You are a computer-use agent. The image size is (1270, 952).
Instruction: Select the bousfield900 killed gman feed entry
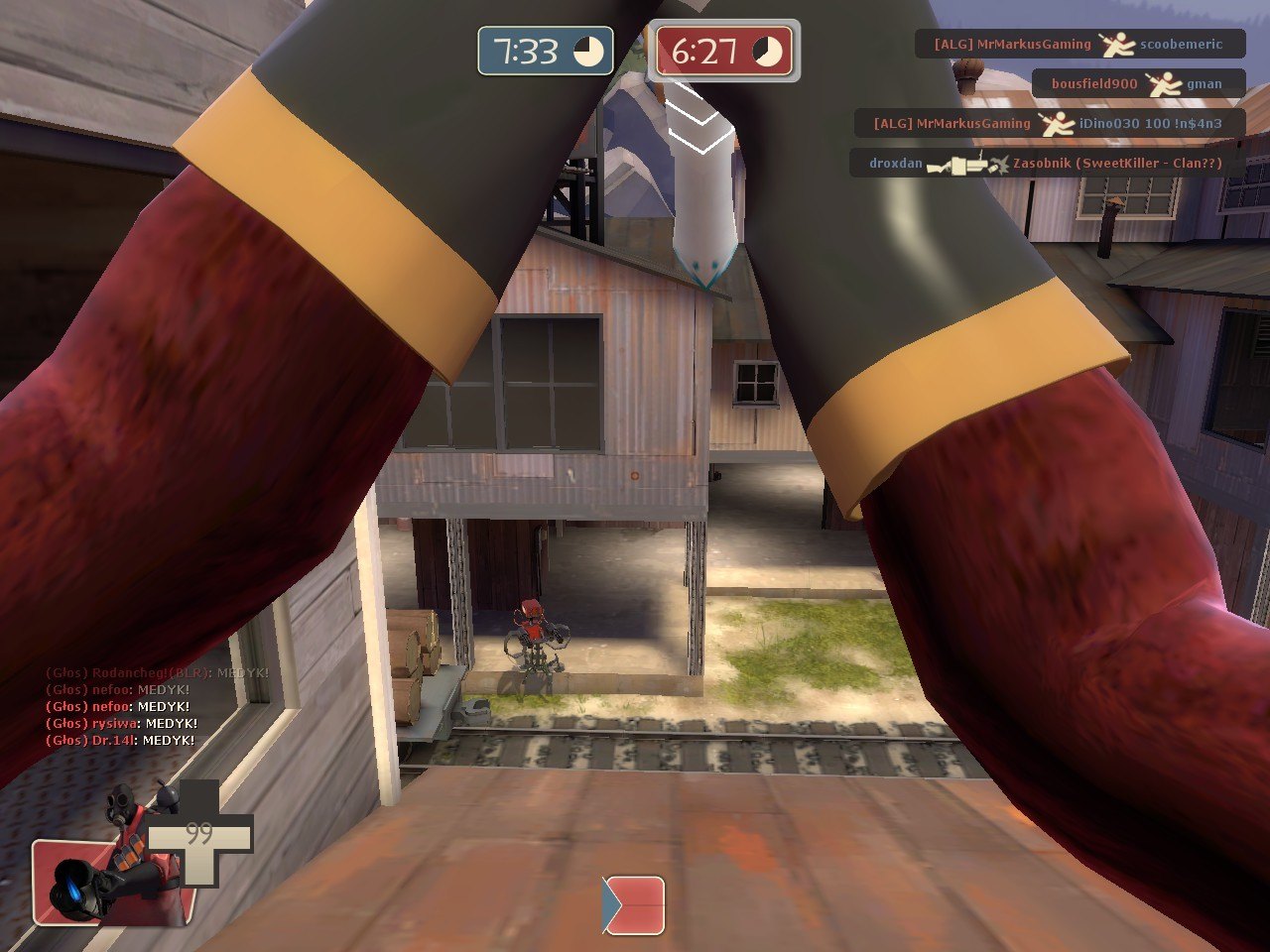1137,83
